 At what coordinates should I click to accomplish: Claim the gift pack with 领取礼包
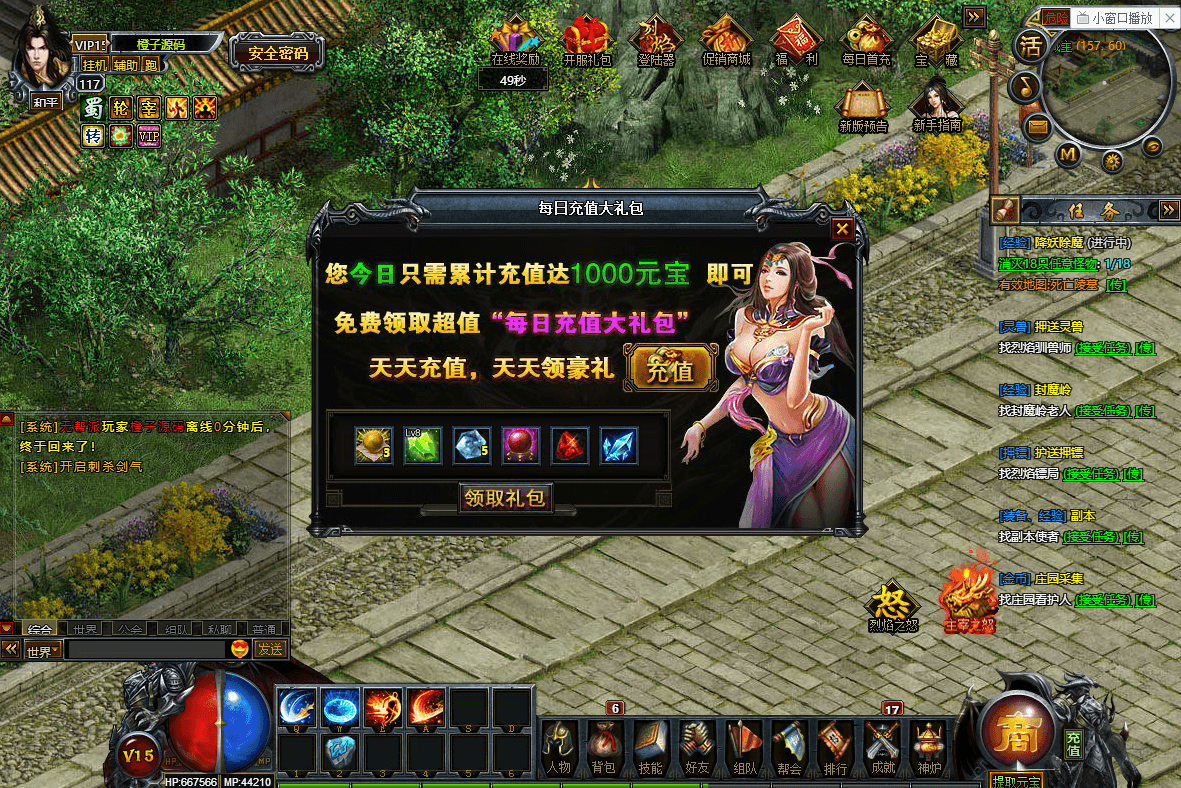pyautogui.click(x=505, y=498)
